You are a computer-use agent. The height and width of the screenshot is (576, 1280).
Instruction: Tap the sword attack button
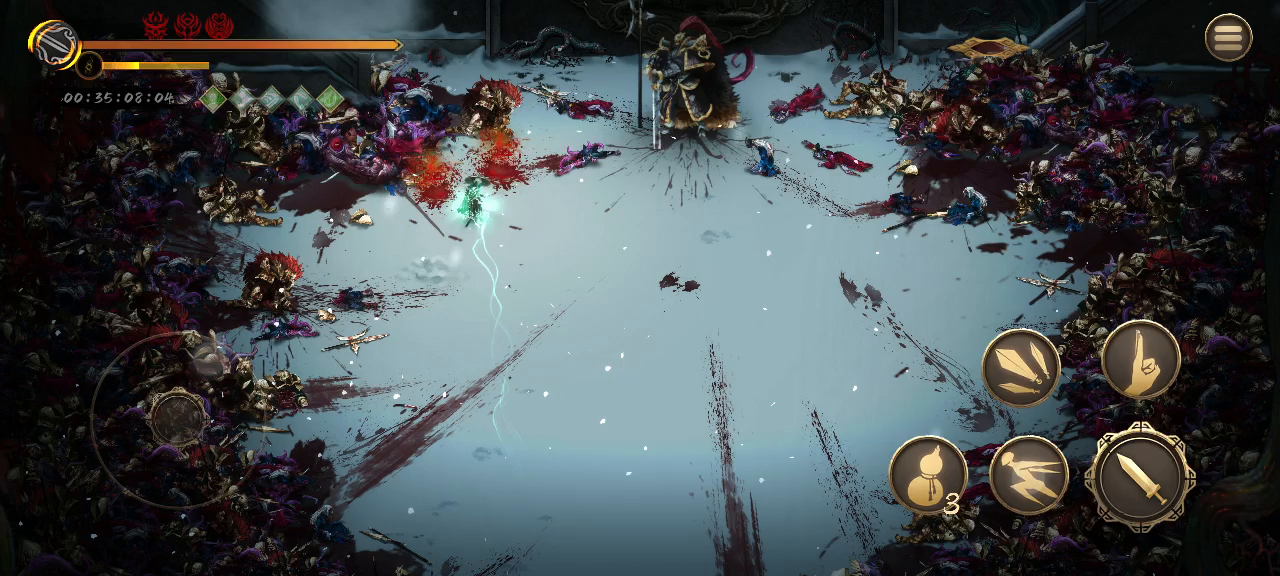[x=1140, y=478]
